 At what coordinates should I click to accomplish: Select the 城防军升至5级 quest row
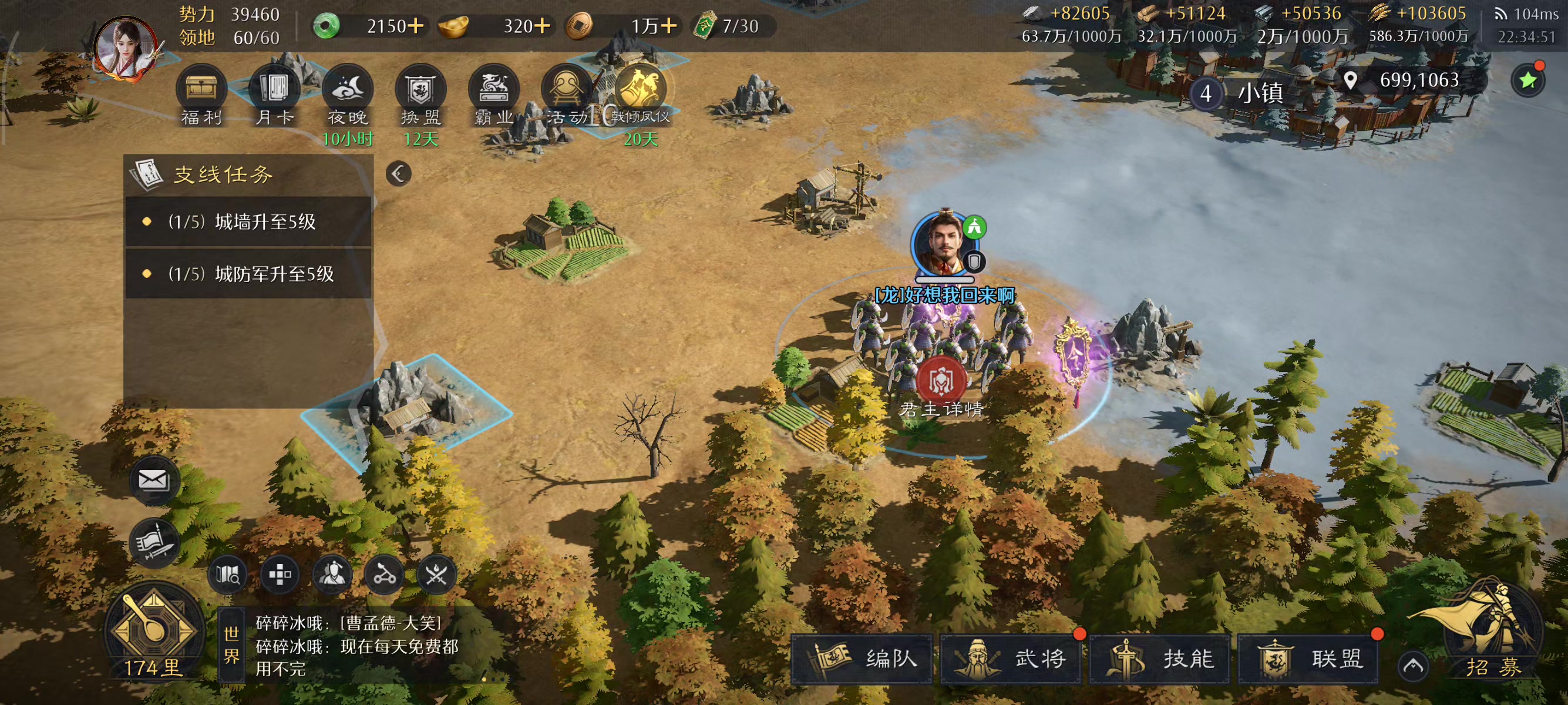[x=248, y=273]
